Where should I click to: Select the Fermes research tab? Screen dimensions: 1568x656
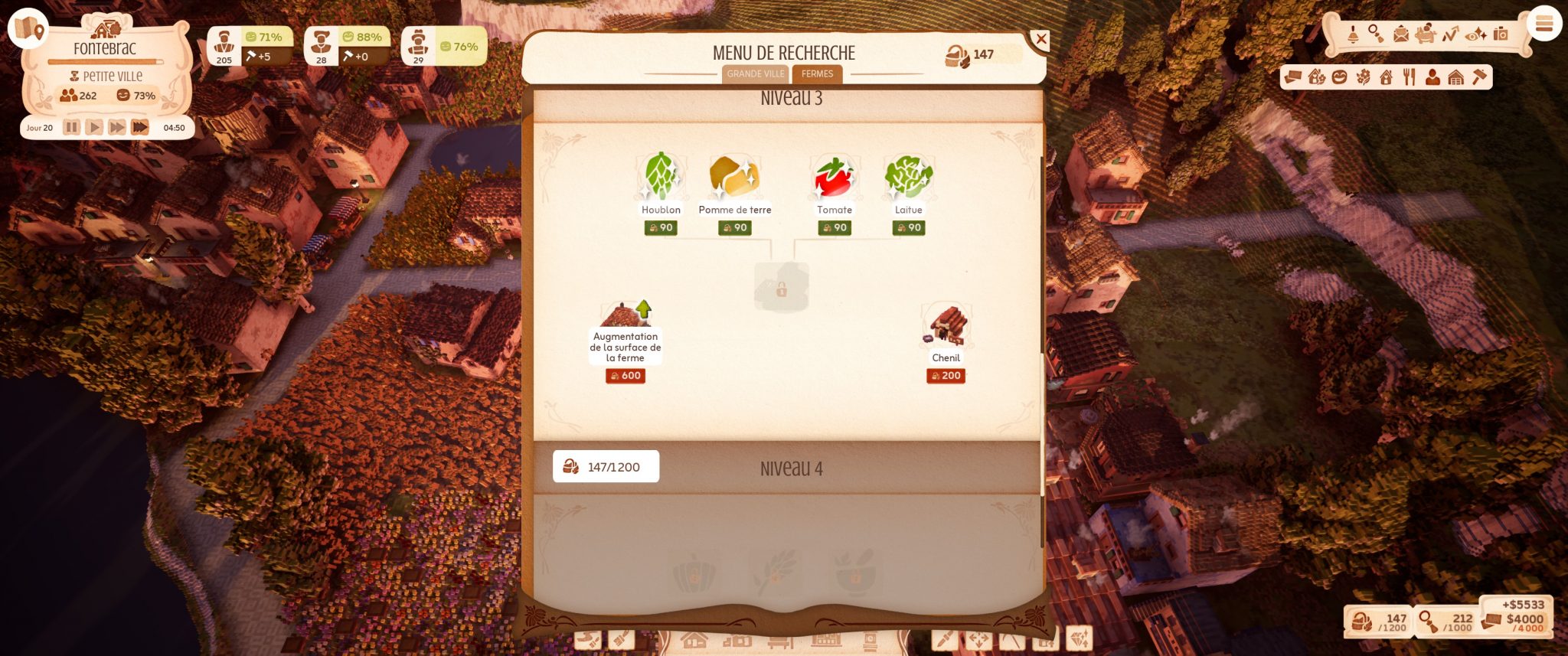(x=817, y=74)
